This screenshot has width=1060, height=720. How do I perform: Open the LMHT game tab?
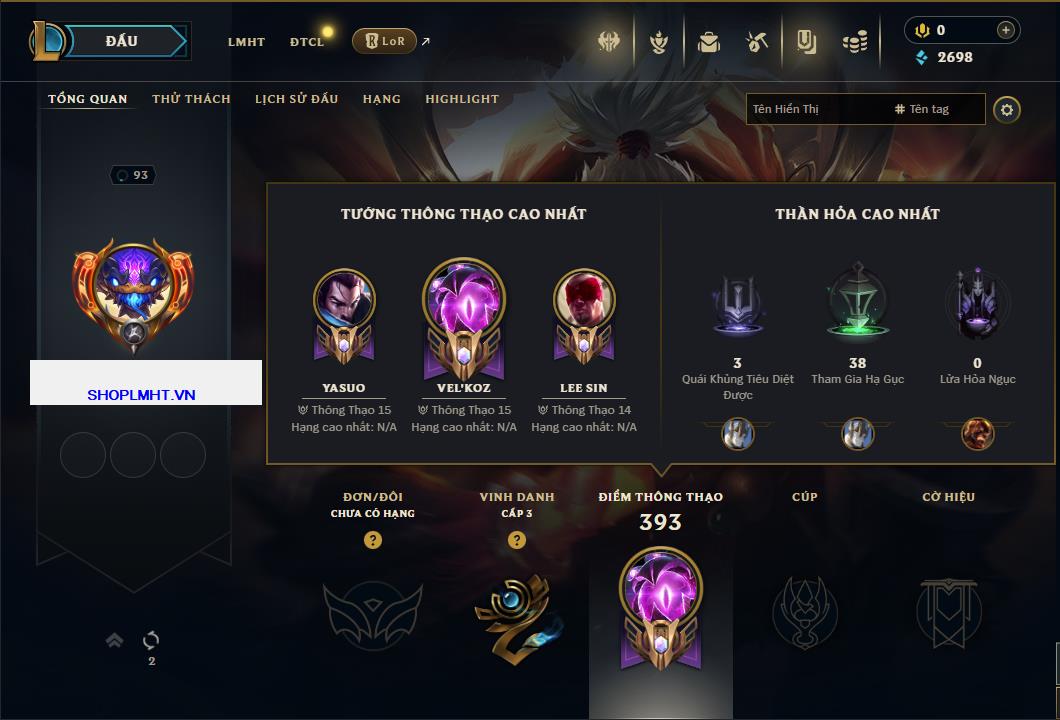point(246,42)
